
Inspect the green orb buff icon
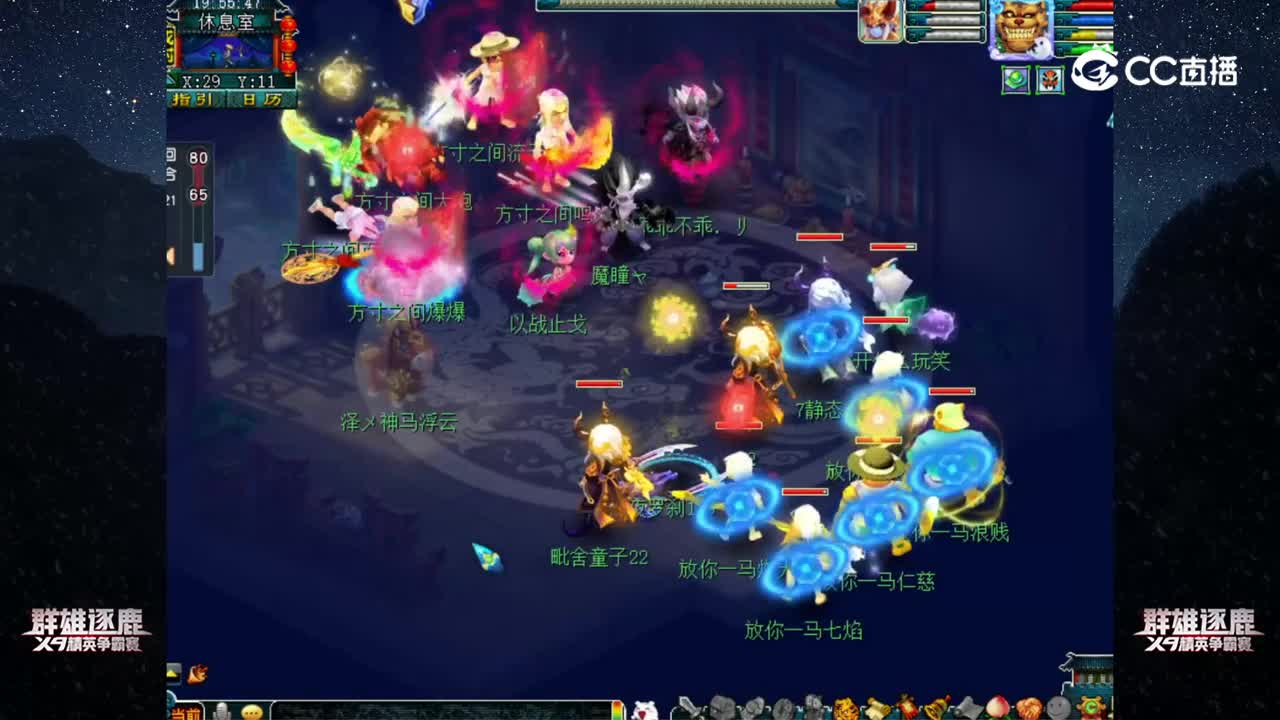click(1016, 79)
